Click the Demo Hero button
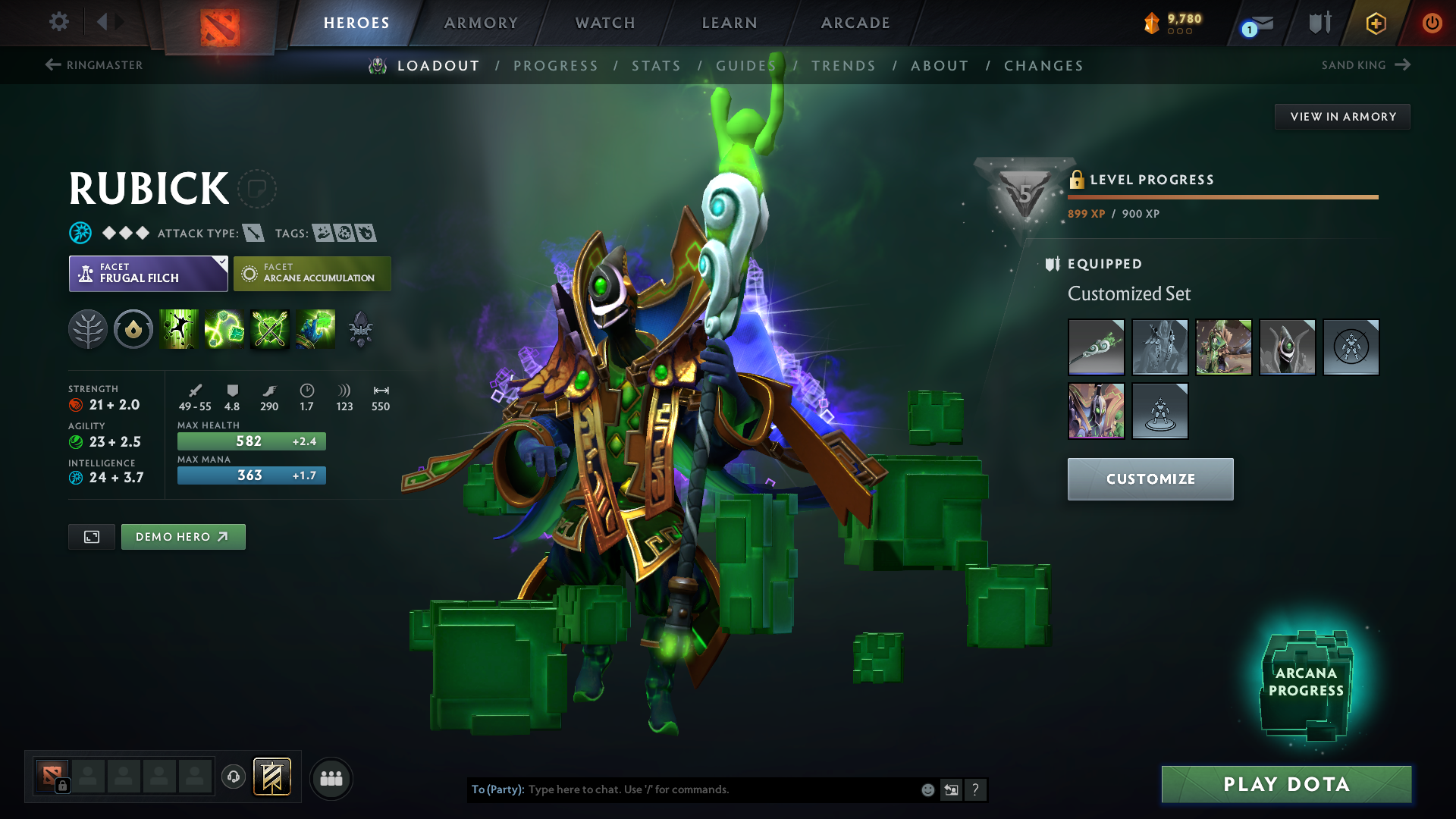This screenshot has width=1456, height=819. pyautogui.click(x=183, y=536)
